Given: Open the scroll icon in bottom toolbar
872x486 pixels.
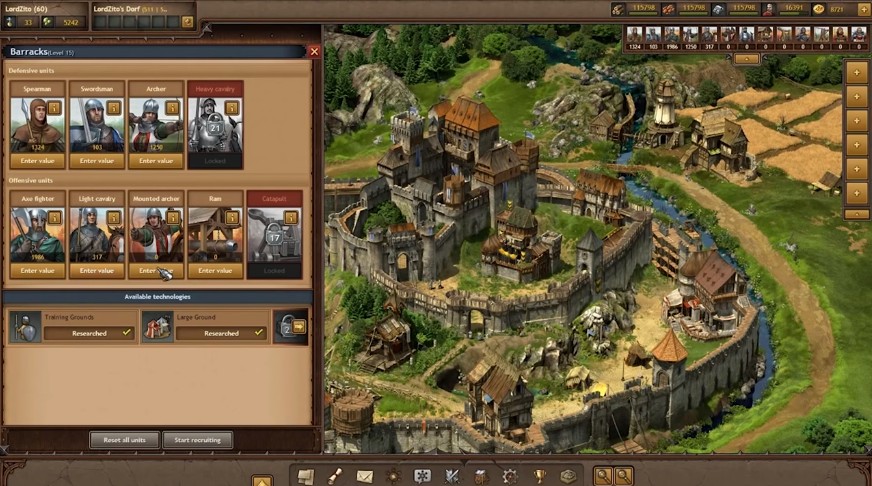Looking at the screenshot, I should pos(335,476).
